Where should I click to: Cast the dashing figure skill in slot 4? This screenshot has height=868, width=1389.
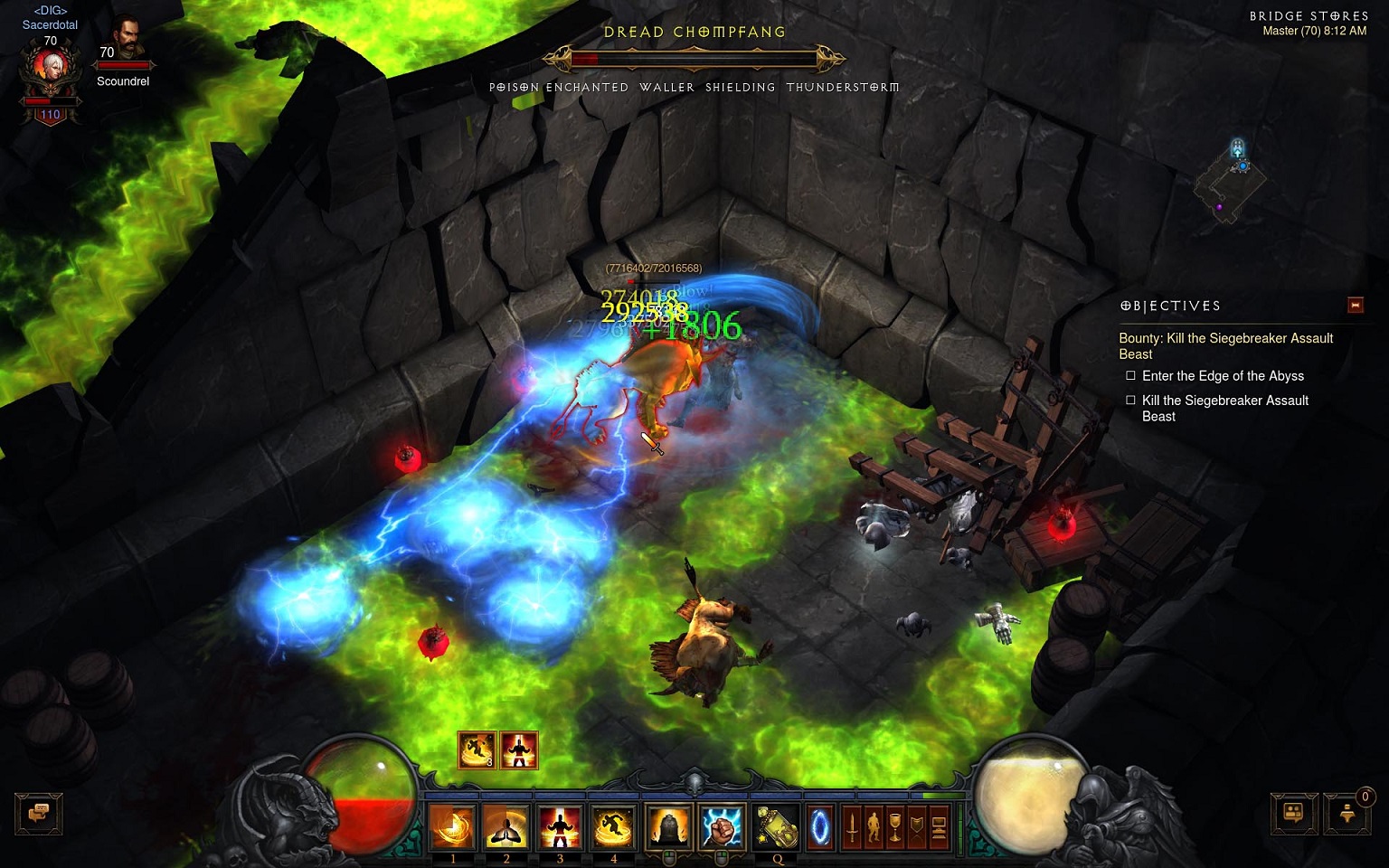[613, 826]
